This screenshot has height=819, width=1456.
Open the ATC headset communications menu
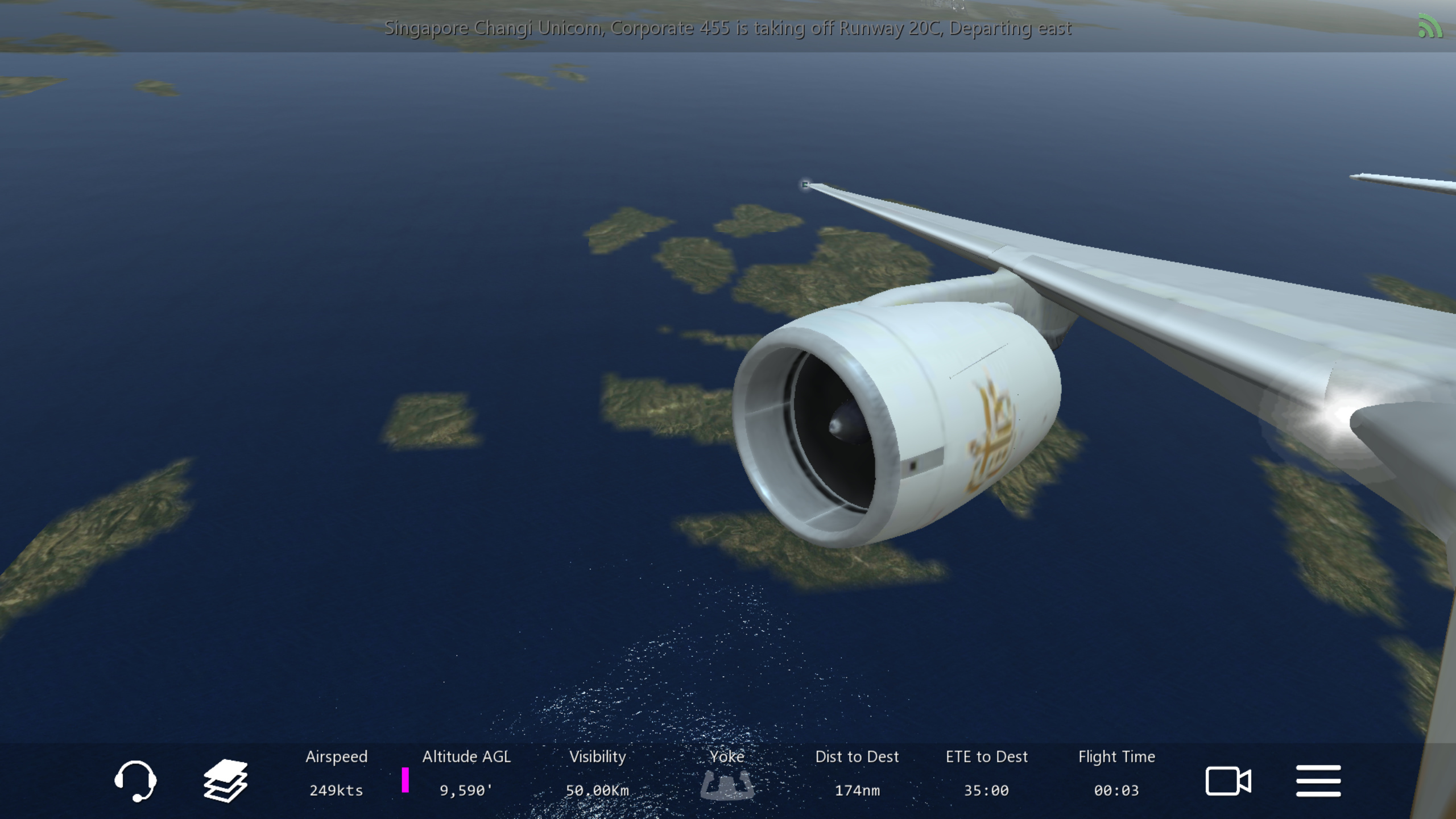pos(135,780)
